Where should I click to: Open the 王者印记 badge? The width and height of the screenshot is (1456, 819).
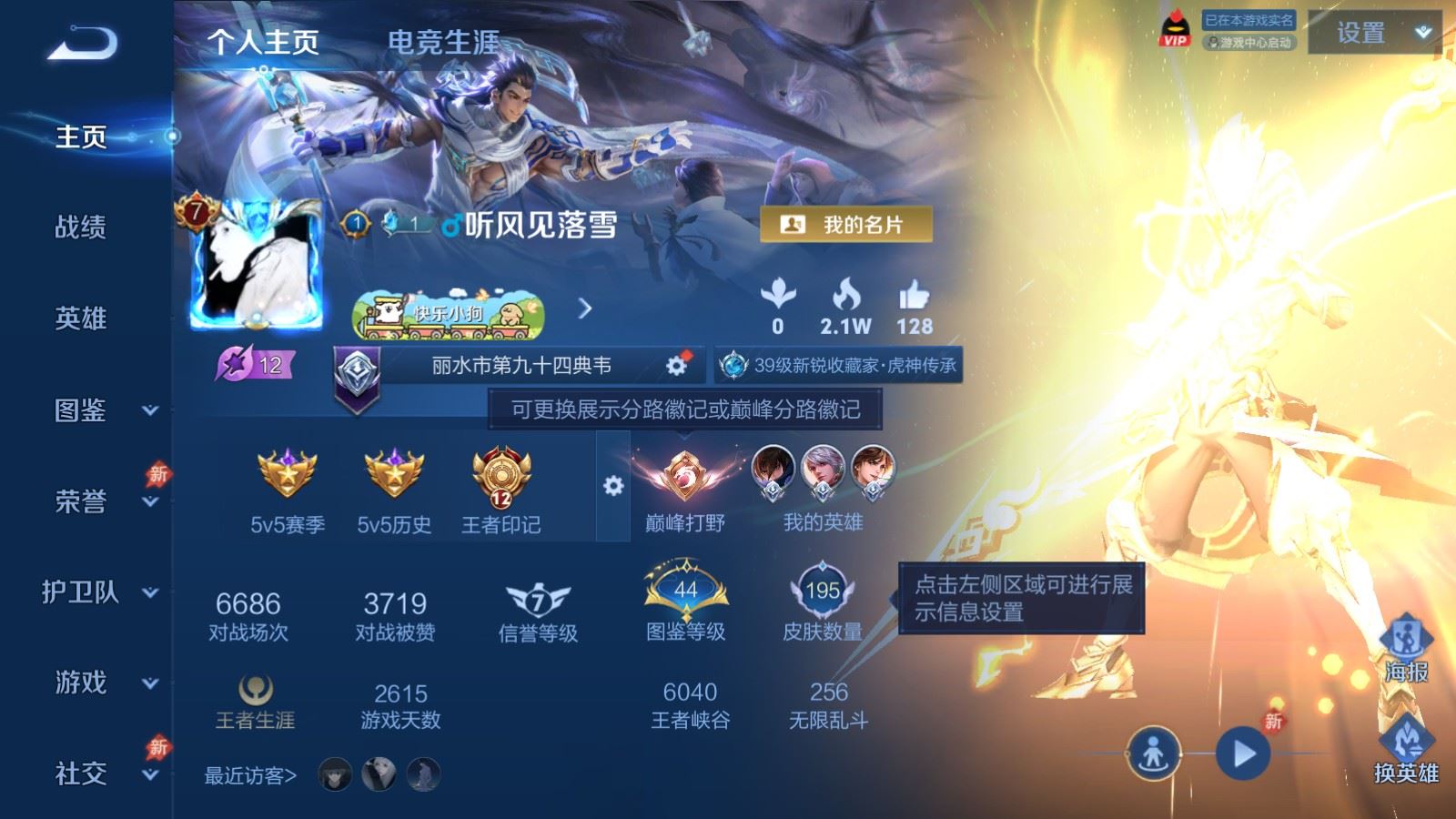pyautogui.click(x=500, y=478)
